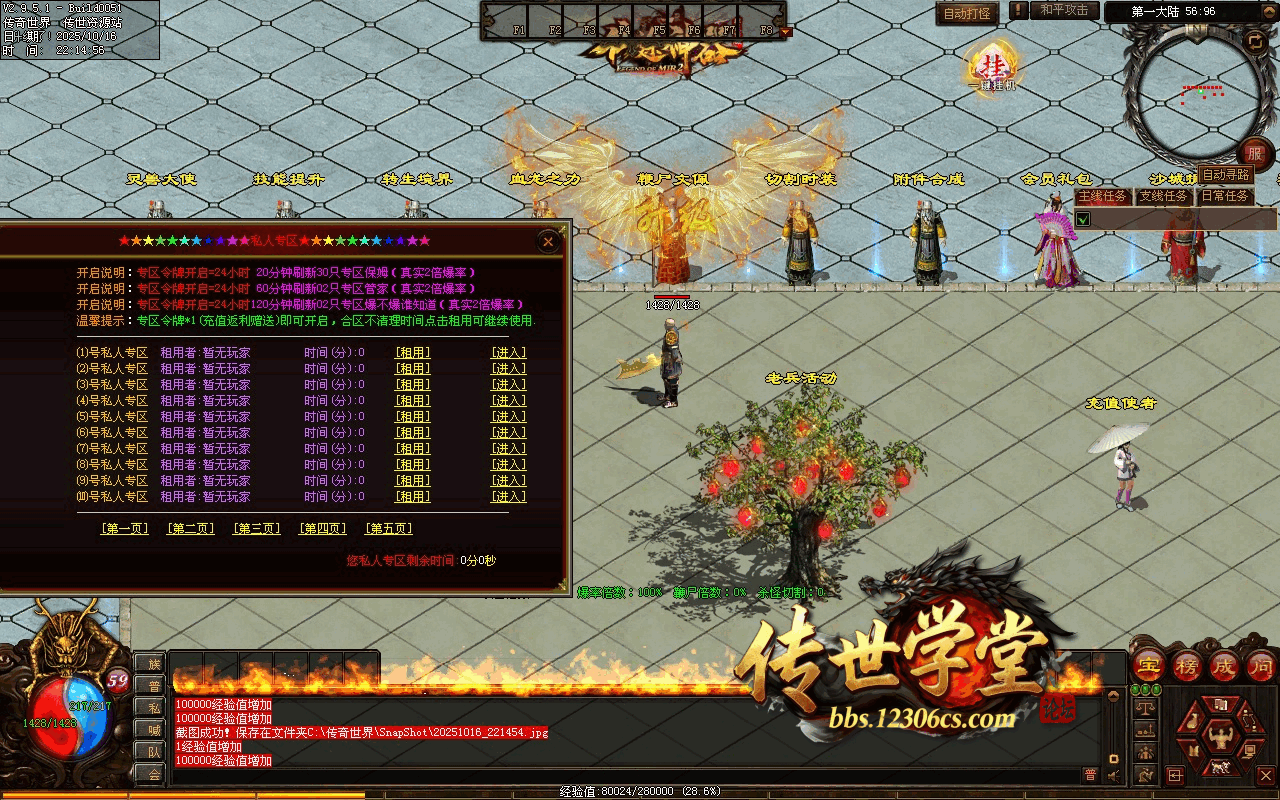Switch to the 主线任务 main quest tab
Viewport: 1280px width, 800px height.
pos(1103,197)
